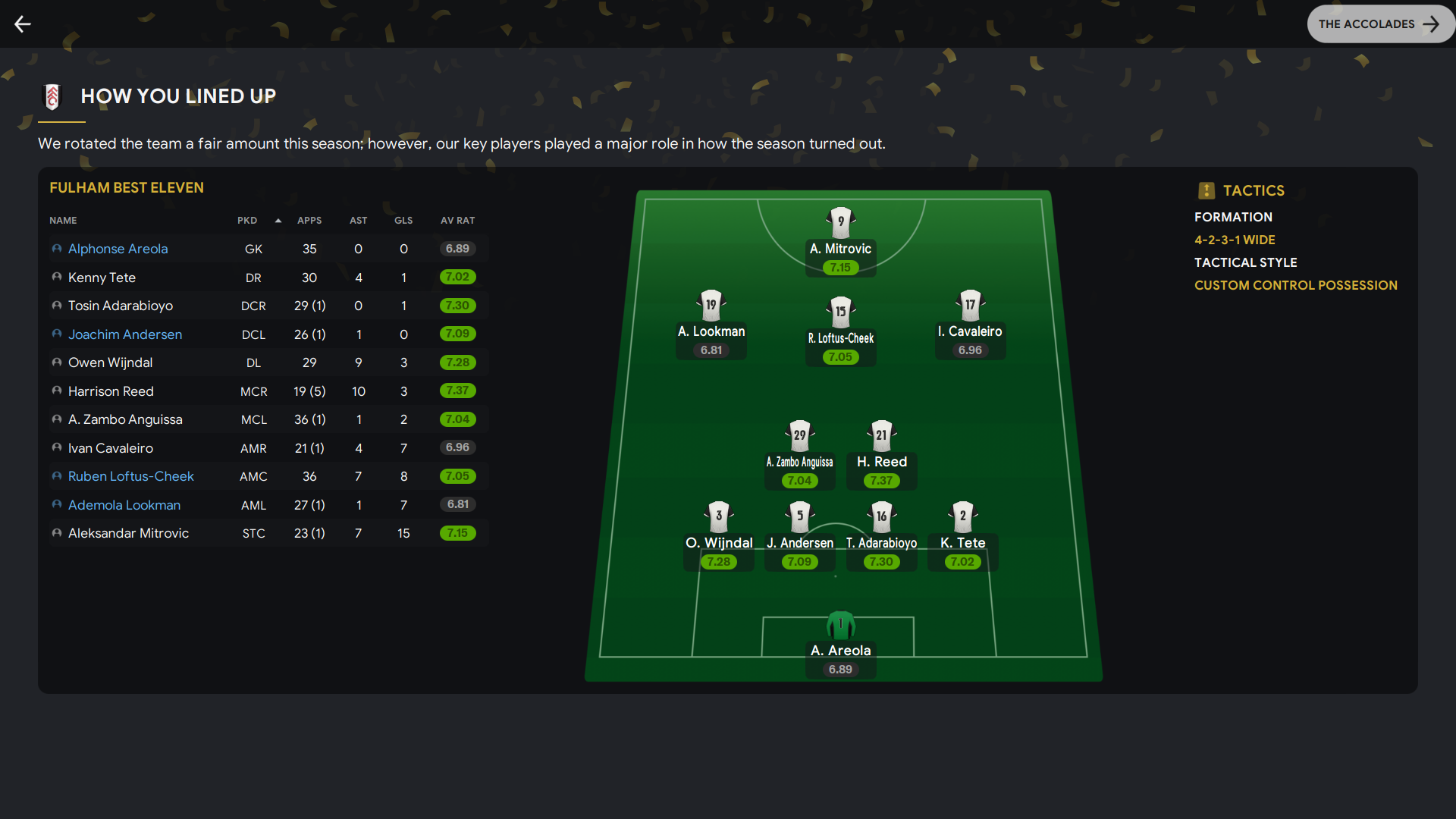Select Kenny Tete in the list
This screenshot has width=1456, height=819.
(102, 278)
